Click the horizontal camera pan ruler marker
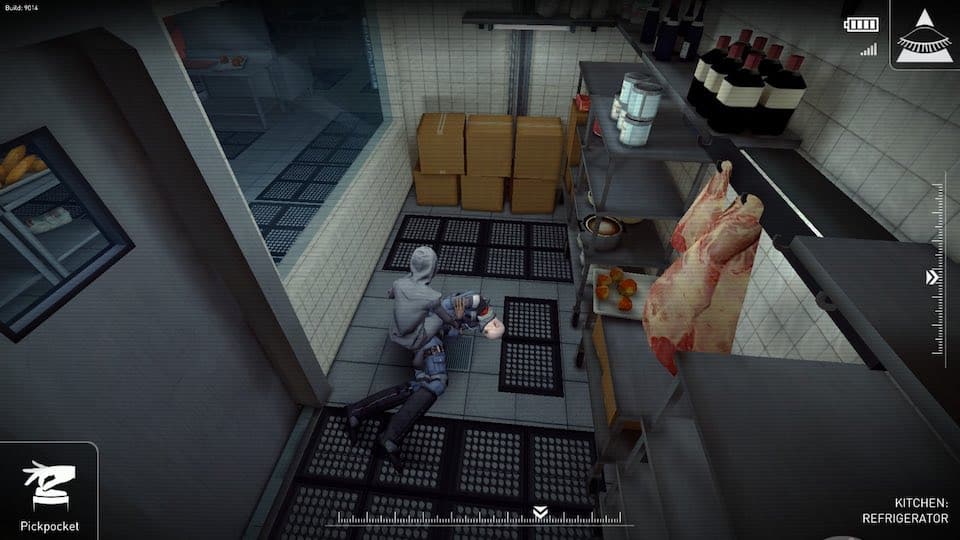Image resolution: width=960 pixels, height=540 pixels. point(540,512)
